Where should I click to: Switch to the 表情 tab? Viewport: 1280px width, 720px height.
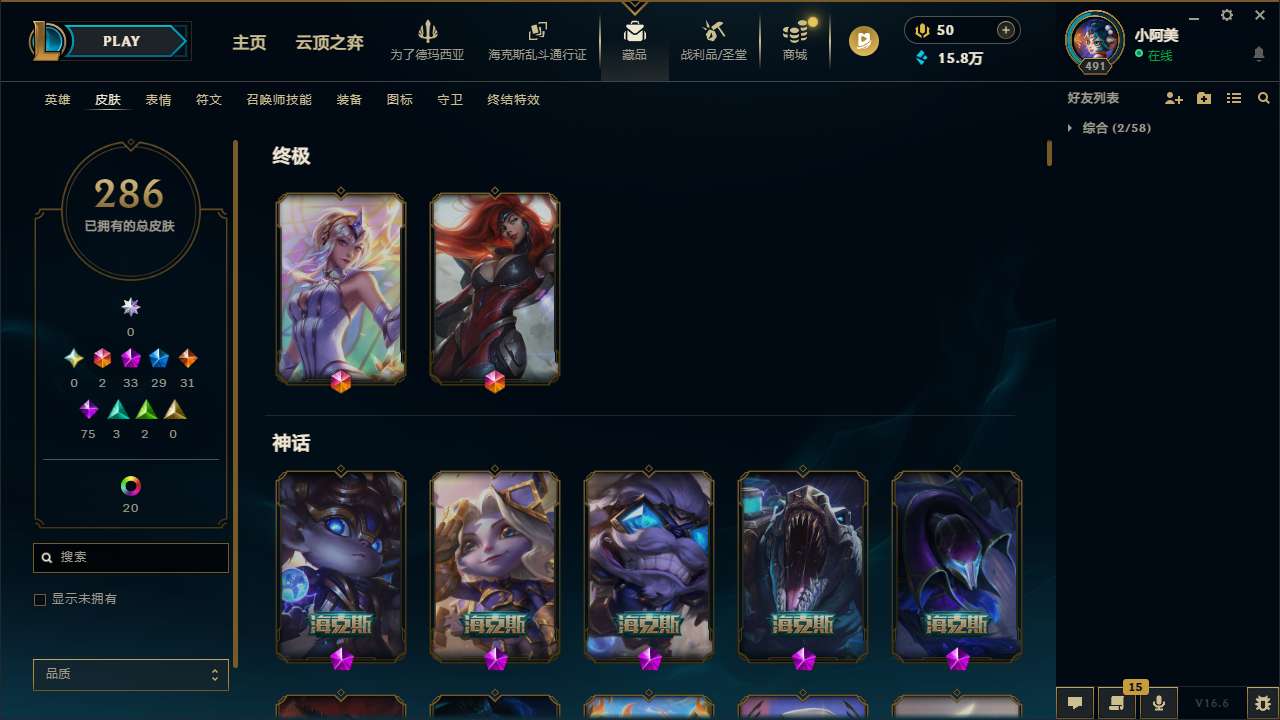tap(158, 100)
